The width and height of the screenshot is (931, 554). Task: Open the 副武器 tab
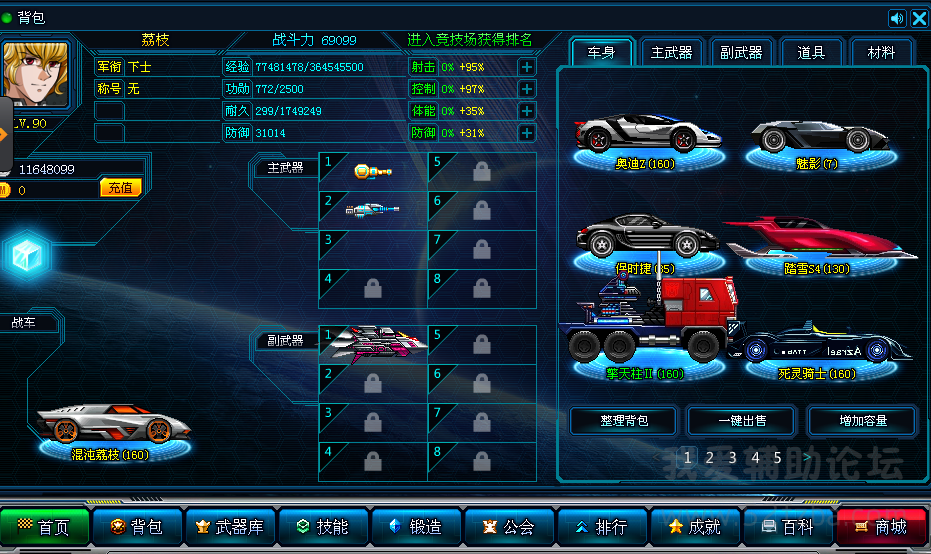click(741, 52)
